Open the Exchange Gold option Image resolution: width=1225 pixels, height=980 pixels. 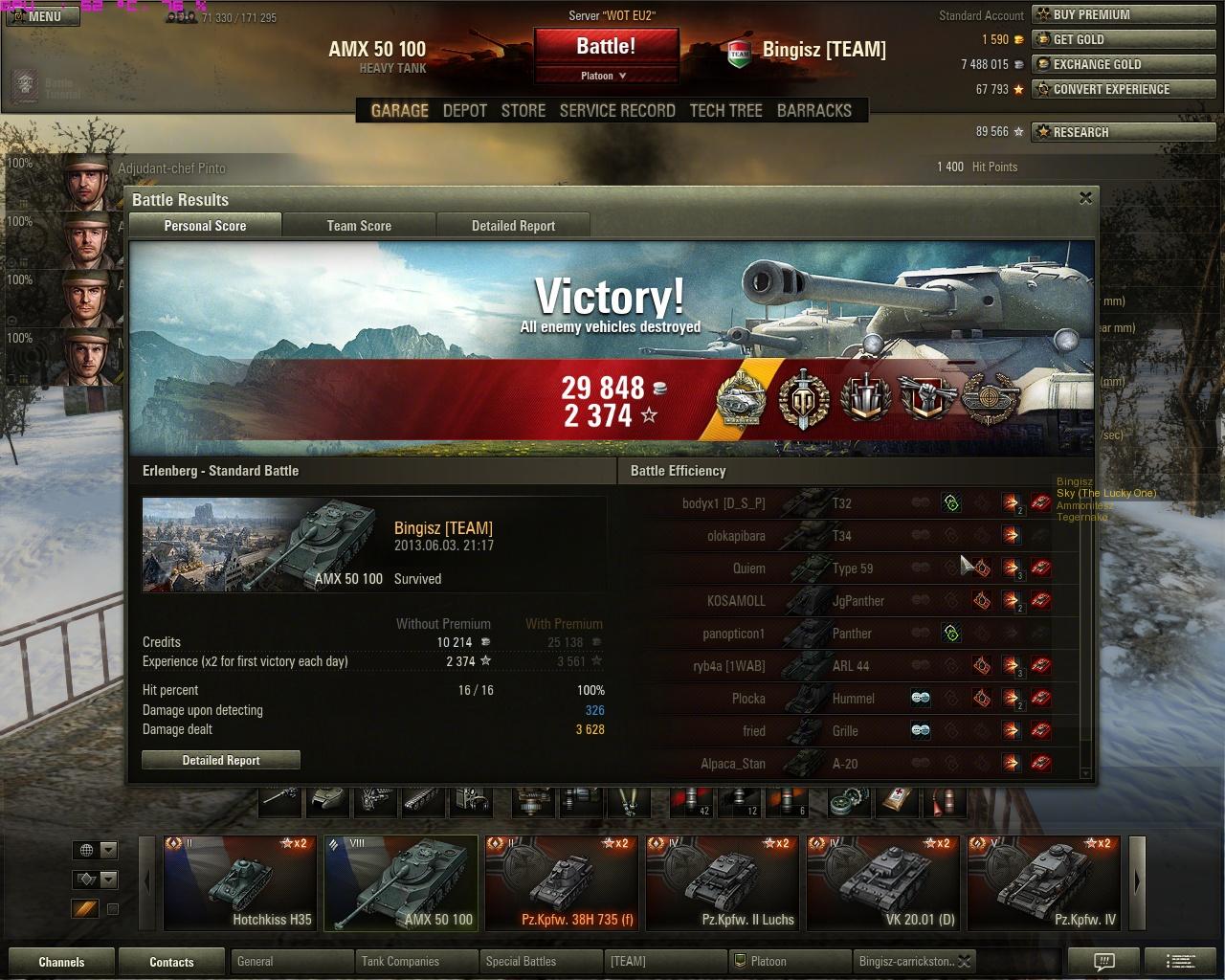click(1125, 64)
